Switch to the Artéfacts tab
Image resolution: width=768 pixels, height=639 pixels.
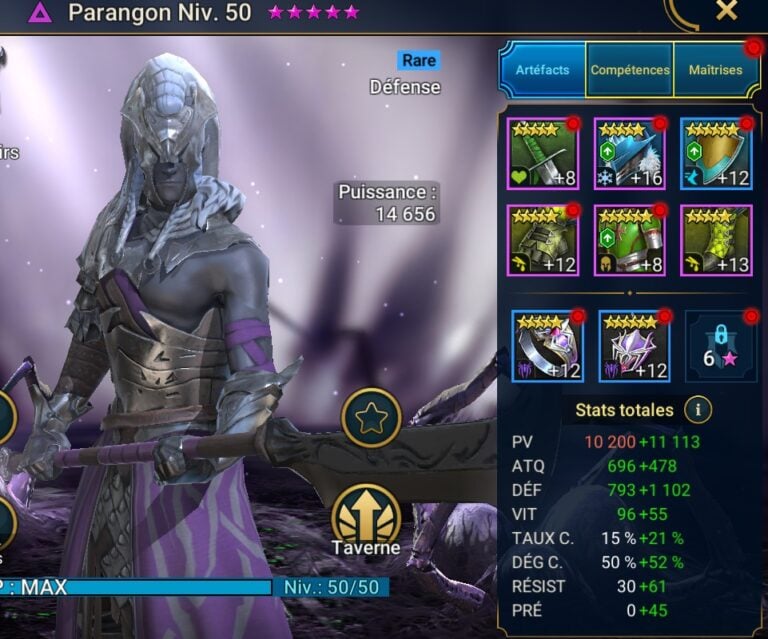coord(543,70)
